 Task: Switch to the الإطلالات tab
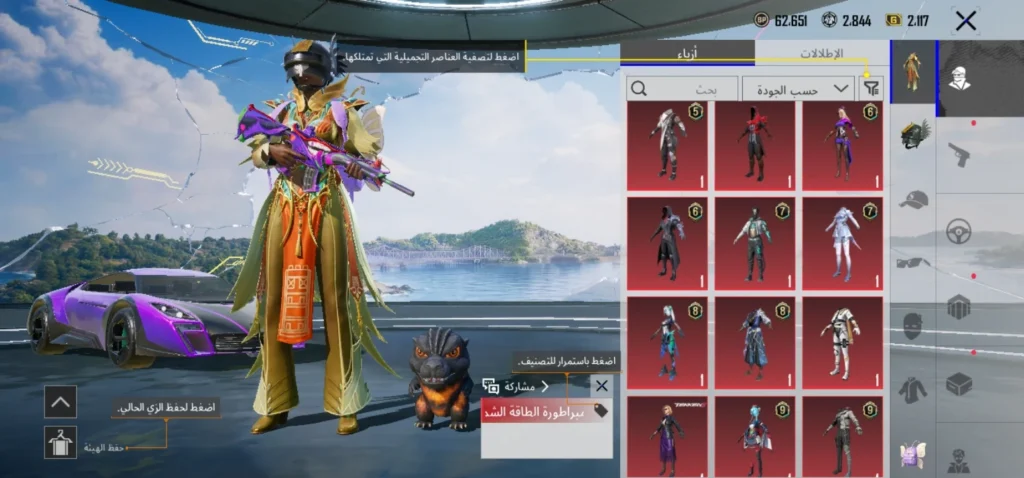pos(822,53)
